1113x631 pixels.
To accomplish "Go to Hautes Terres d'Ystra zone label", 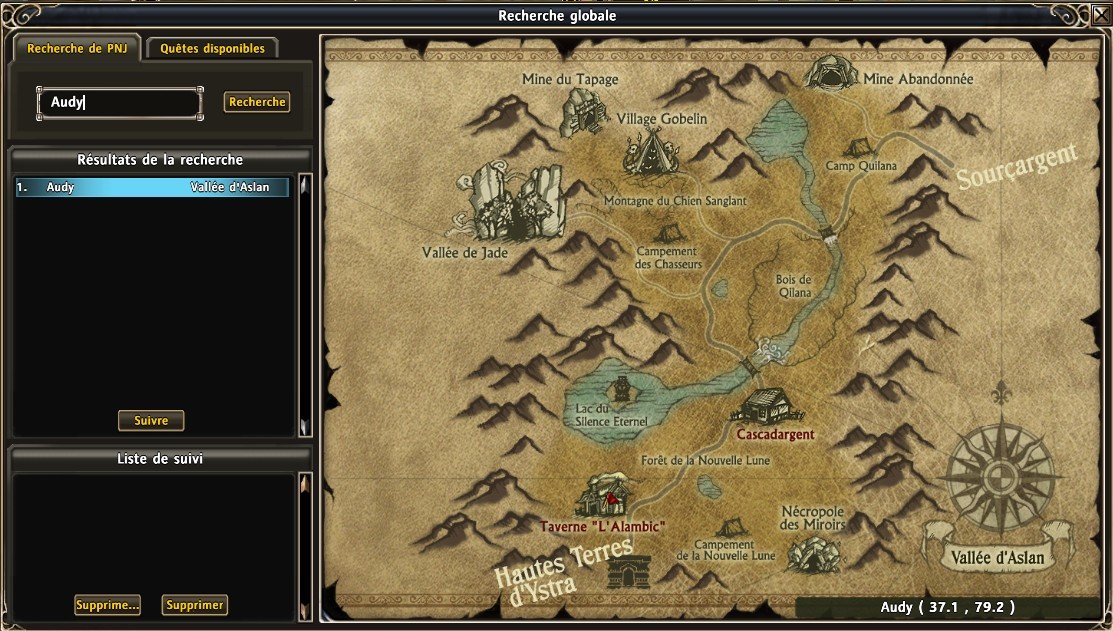I will click(x=565, y=566).
